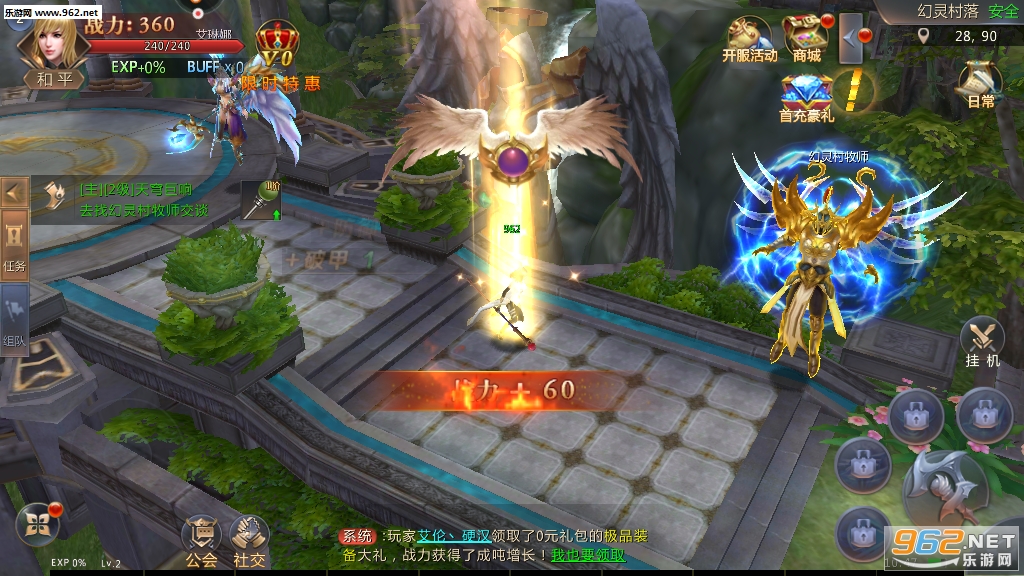Open the 日常 daily activities scroll
The height and width of the screenshot is (576, 1024).
coord(980,84)
